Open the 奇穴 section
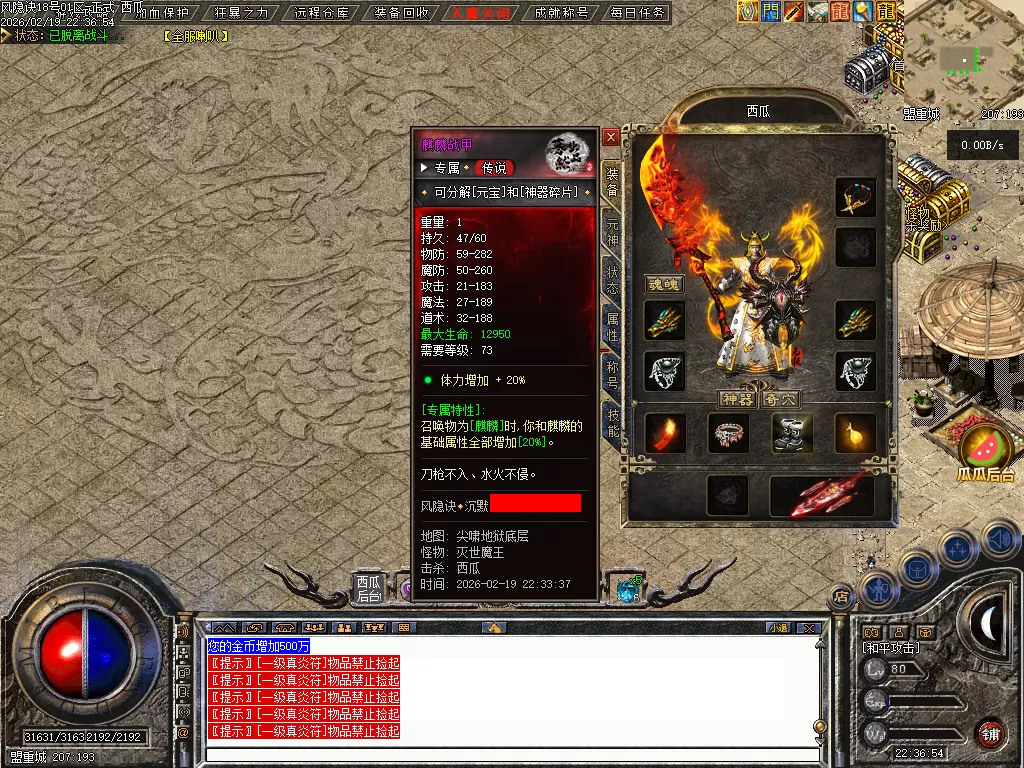1024x768 pixels. coord(783,399)
